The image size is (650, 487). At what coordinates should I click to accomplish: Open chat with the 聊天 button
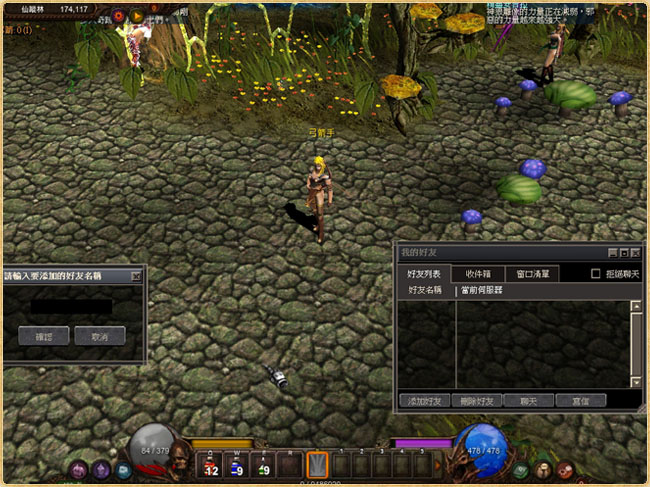tap(528, 400)
